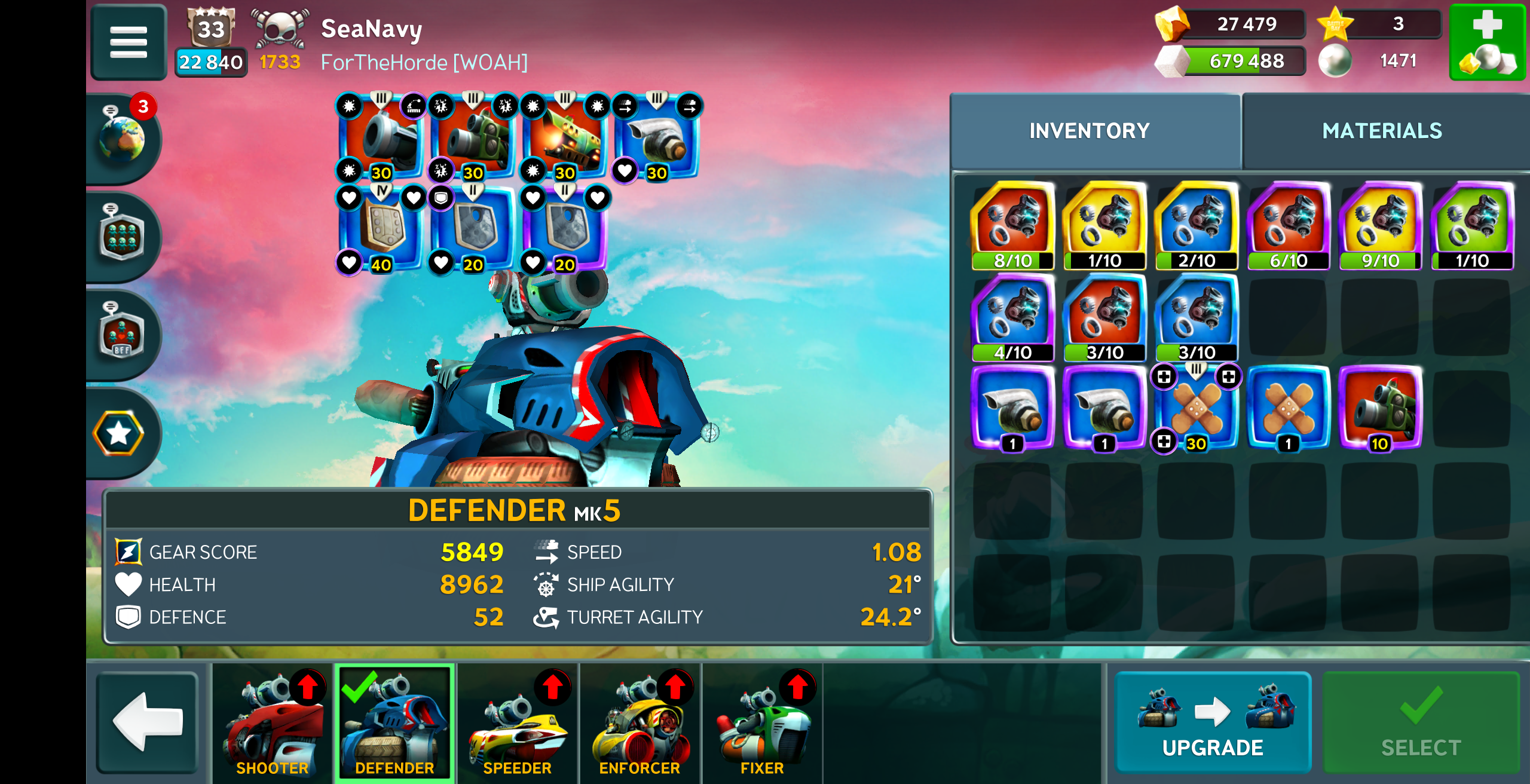This screenshot has height=784, width=1530.
Task: Pick the Enforcer ship
Action: coord(639,722)
